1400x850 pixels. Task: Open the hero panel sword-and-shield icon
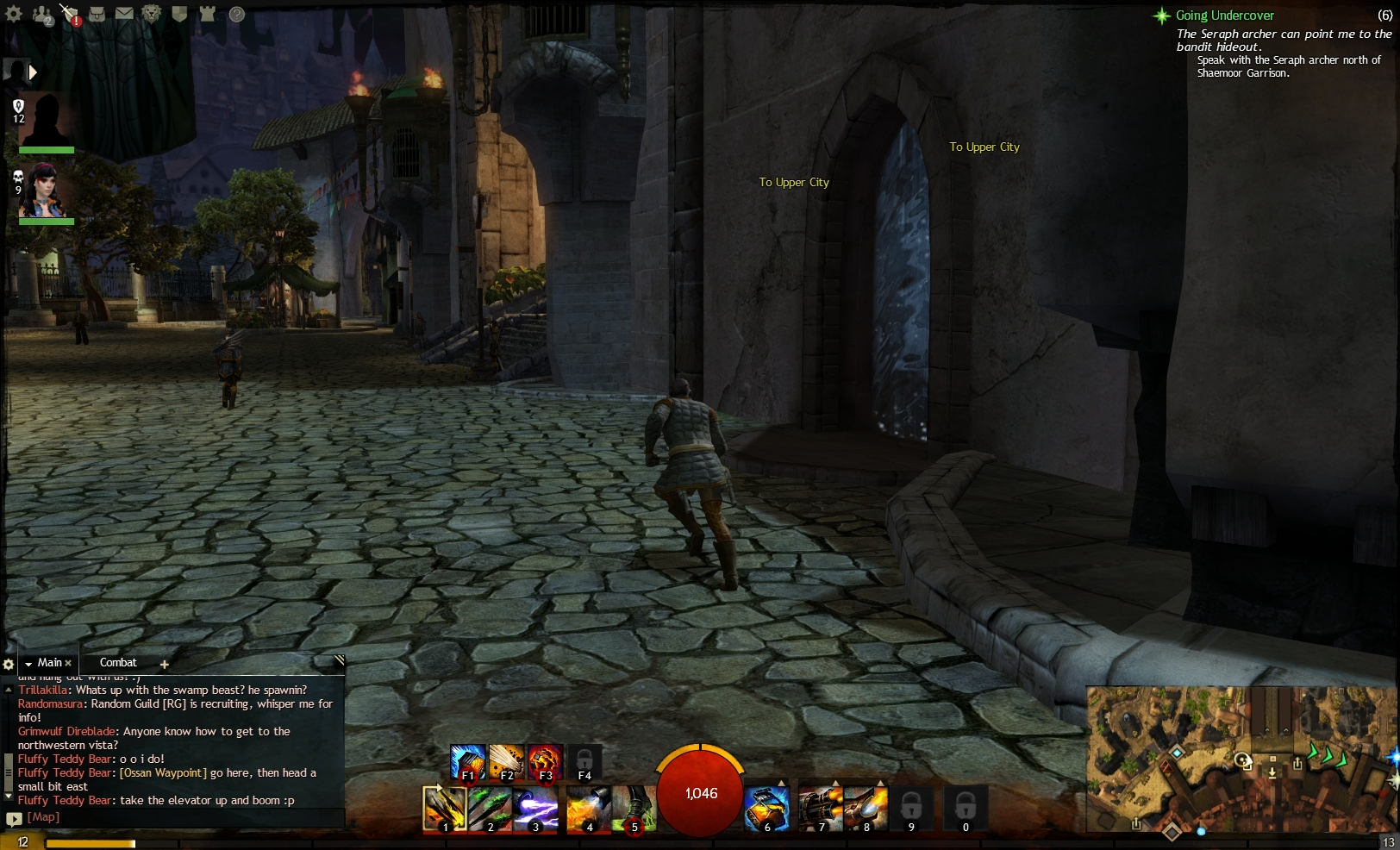[x=69, y=12]
